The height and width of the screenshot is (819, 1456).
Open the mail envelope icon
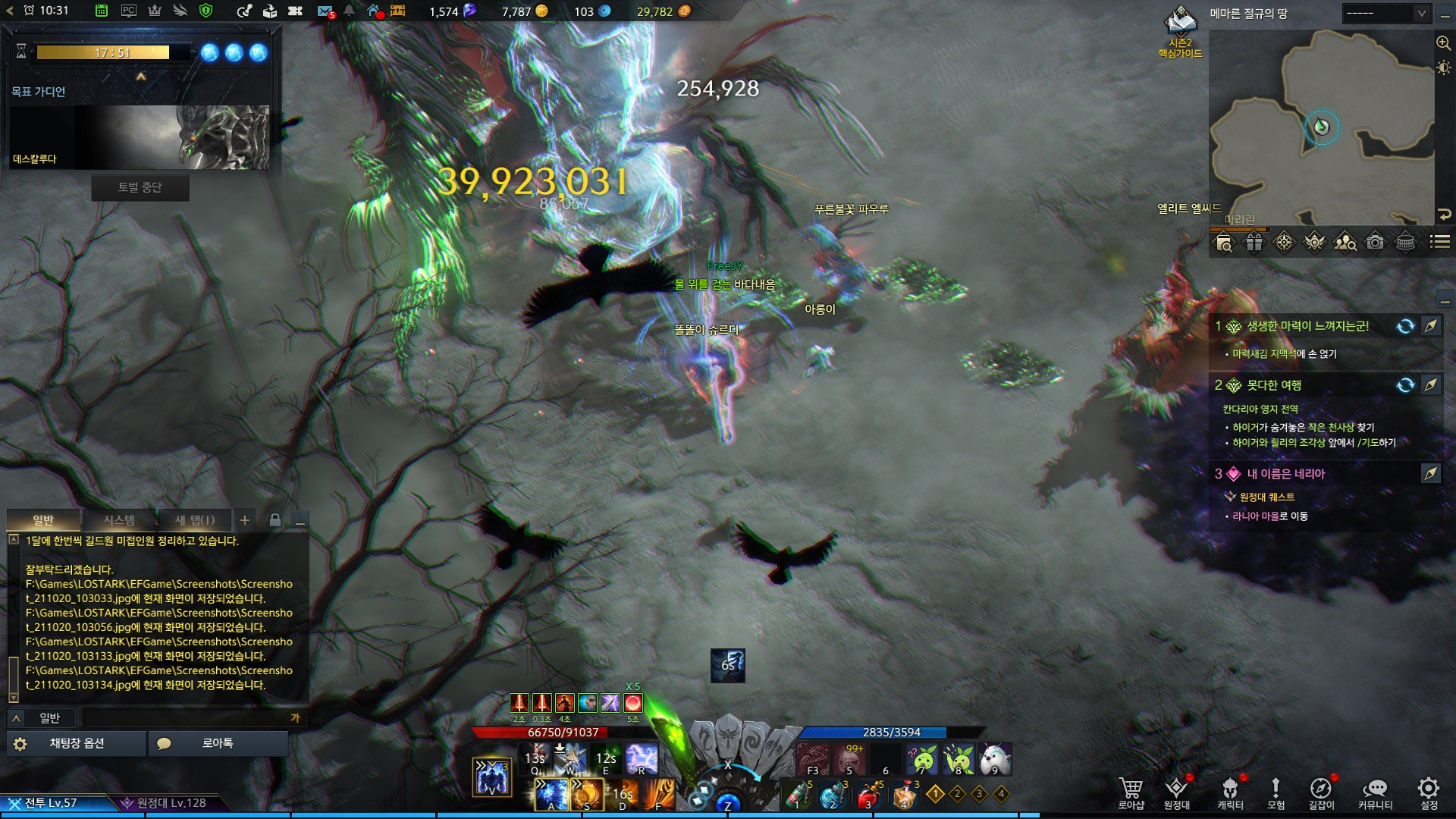(x=325, y=11)
